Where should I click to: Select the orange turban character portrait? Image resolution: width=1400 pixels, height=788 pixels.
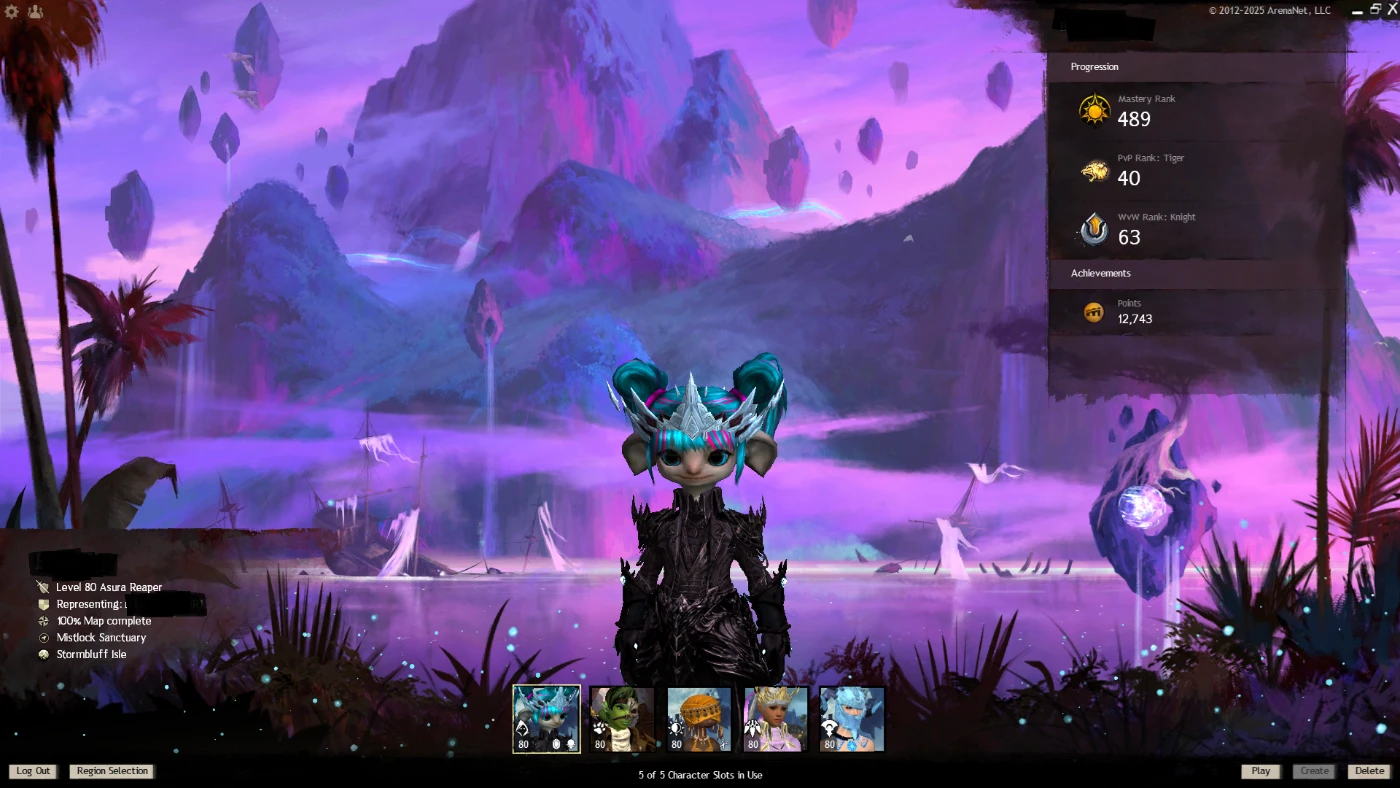(x=699, y=718)
